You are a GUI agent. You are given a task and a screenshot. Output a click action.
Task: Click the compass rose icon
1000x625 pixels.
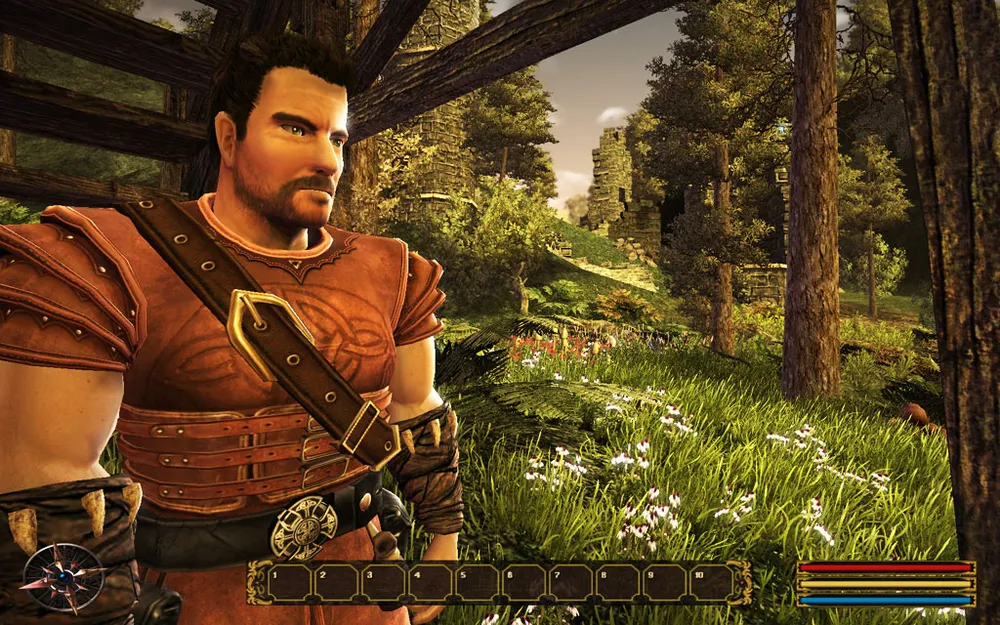point(63,577)
